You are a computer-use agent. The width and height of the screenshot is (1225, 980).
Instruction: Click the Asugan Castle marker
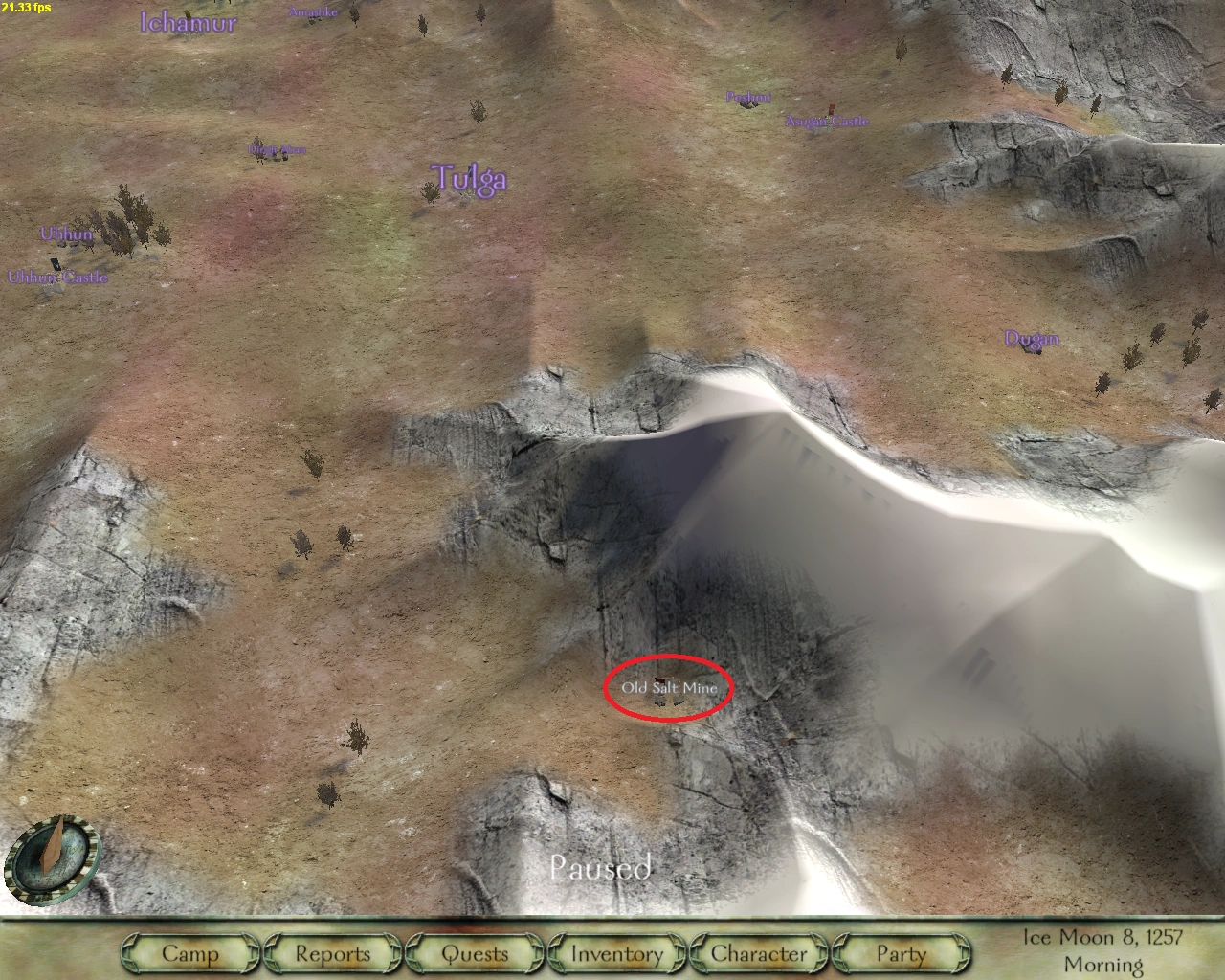(827, 121)
